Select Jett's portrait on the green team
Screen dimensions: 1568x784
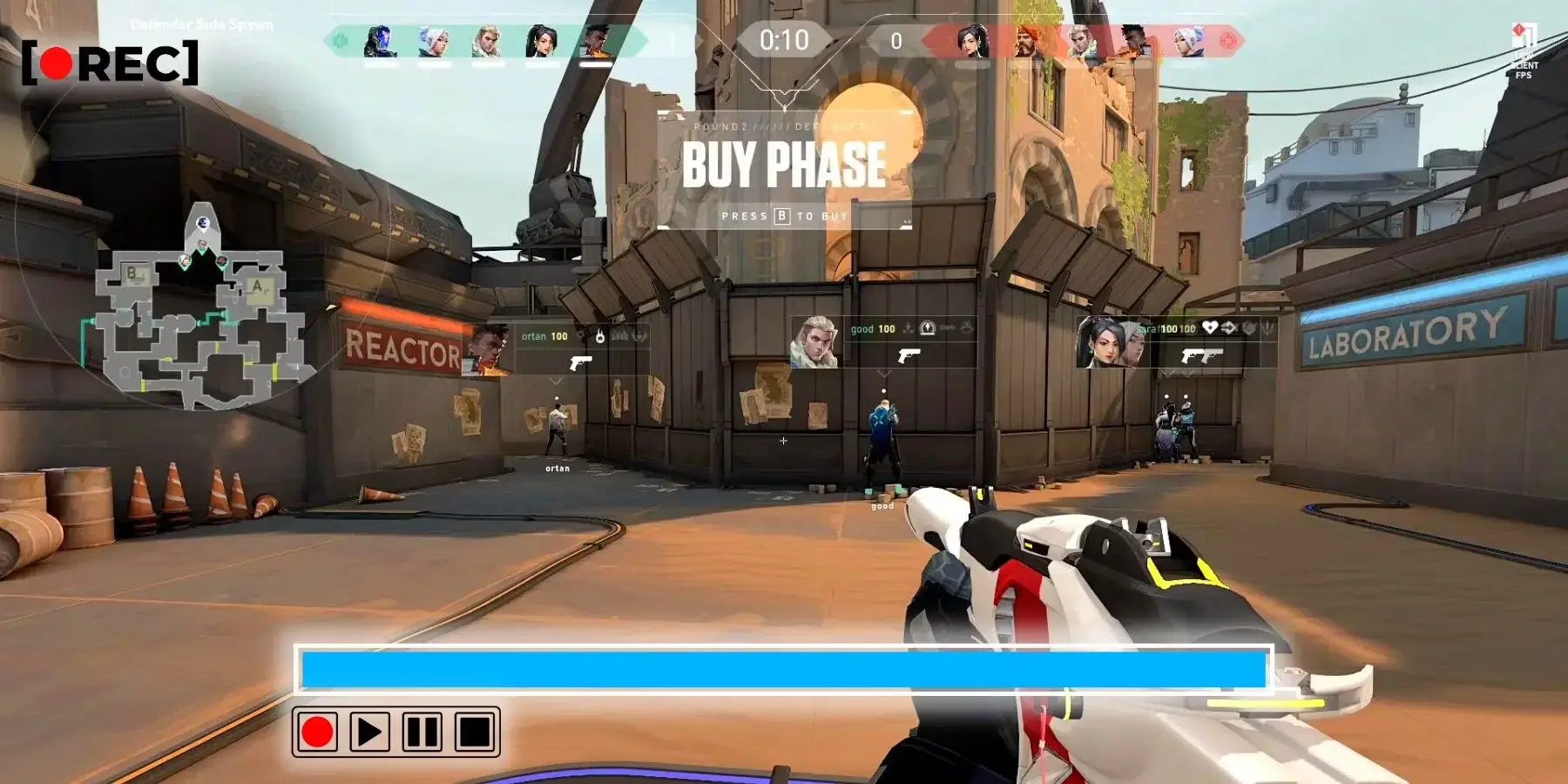(434, 41)
